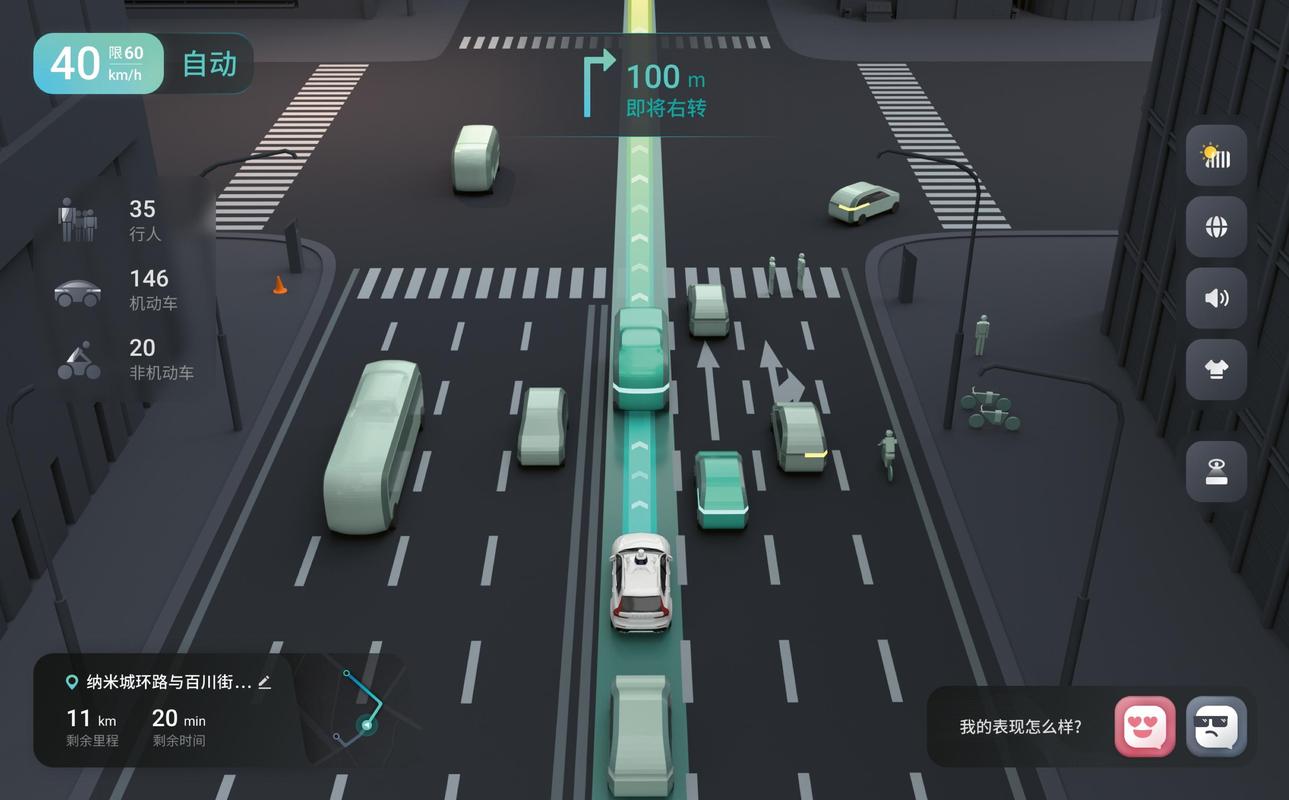
Task: Switch view with the eye camera button
Action: (x=1216, y=471)
